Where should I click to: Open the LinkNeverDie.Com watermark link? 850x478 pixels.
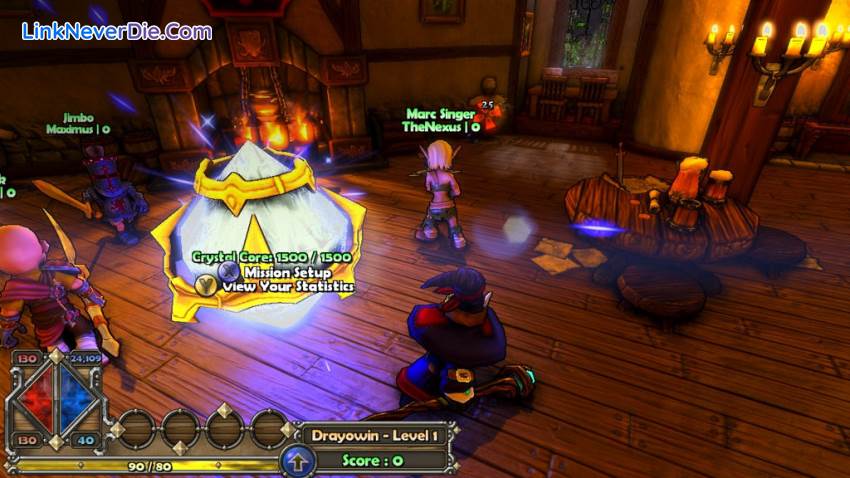click(x=116, y=32)
